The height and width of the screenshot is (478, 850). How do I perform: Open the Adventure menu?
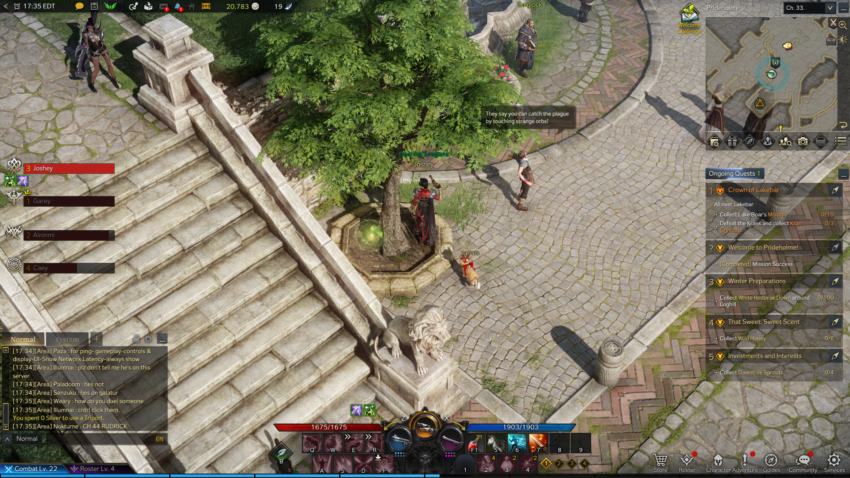[x=746, y=461]
